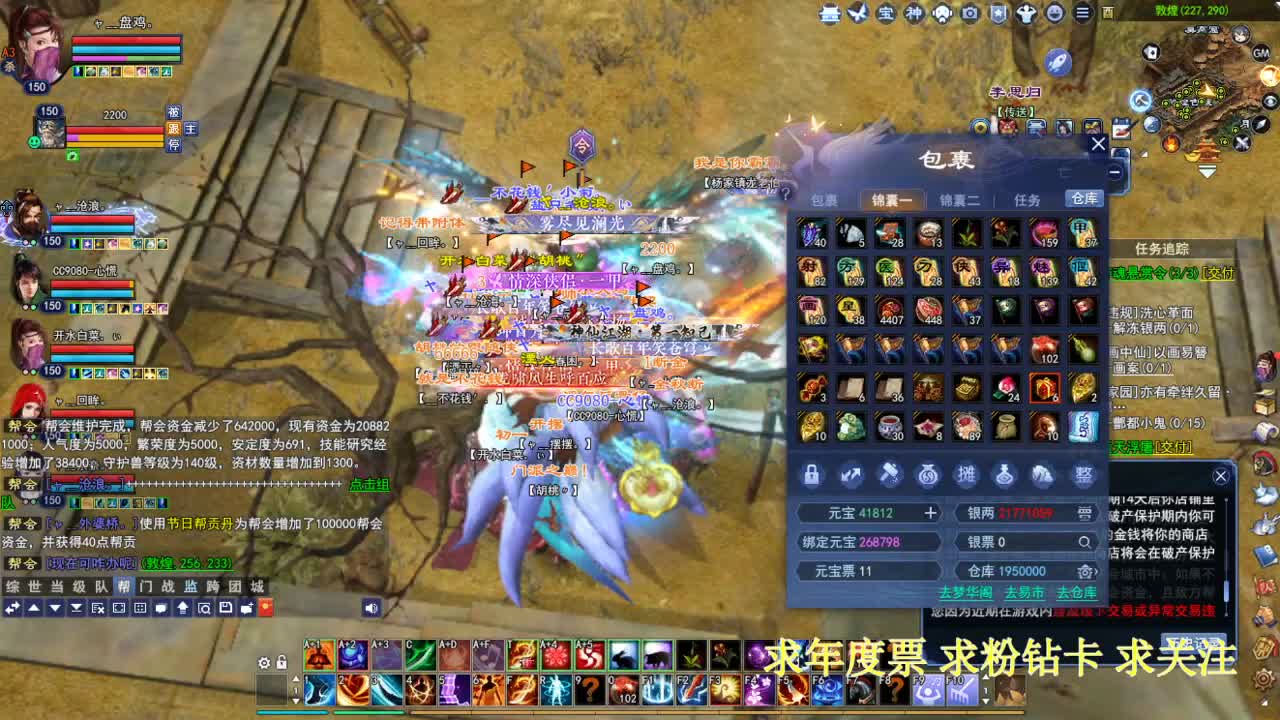Click the 整 sort-bag icon in bag panel
1280x720 pixels.
(1083, 475)
